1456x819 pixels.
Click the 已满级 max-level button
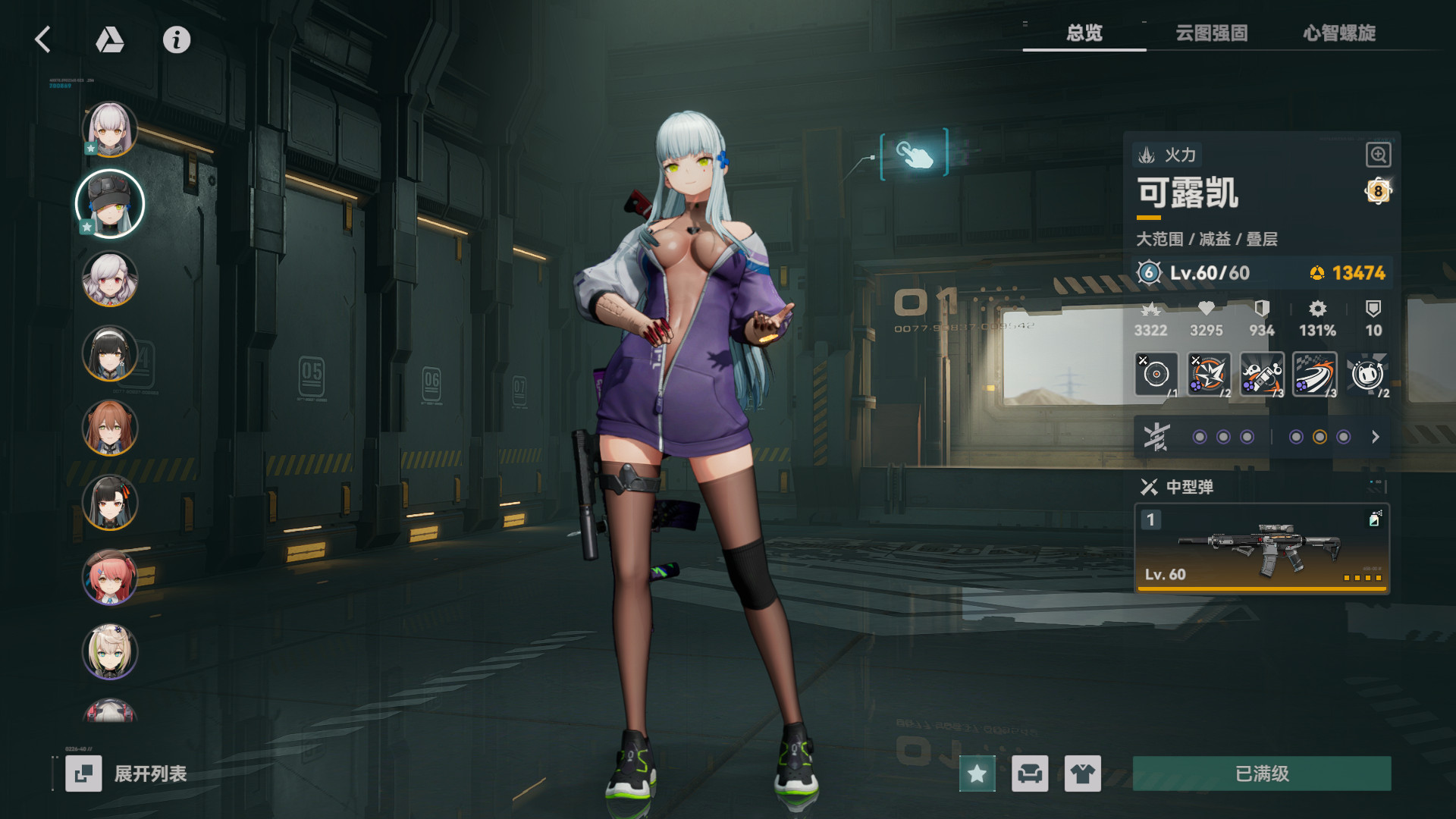click(1260, 774)
